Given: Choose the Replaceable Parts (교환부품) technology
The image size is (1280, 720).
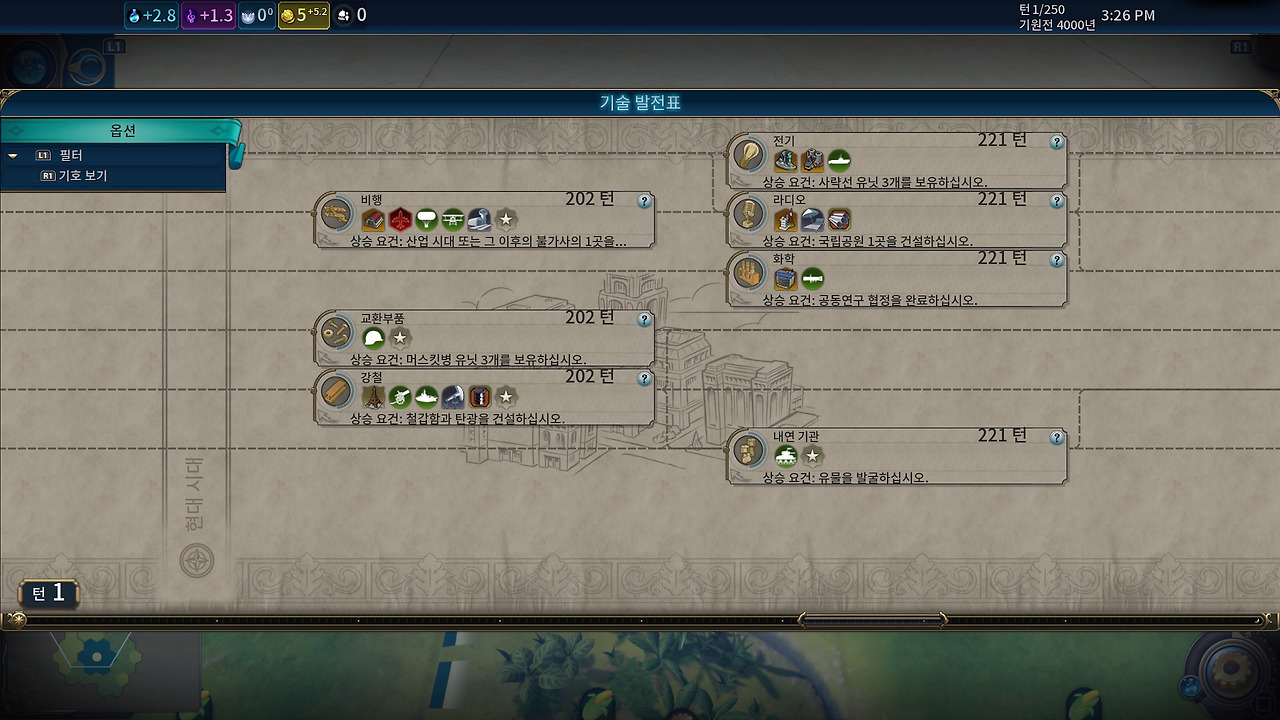Looking at the screenshot, I should click(485, 337).
